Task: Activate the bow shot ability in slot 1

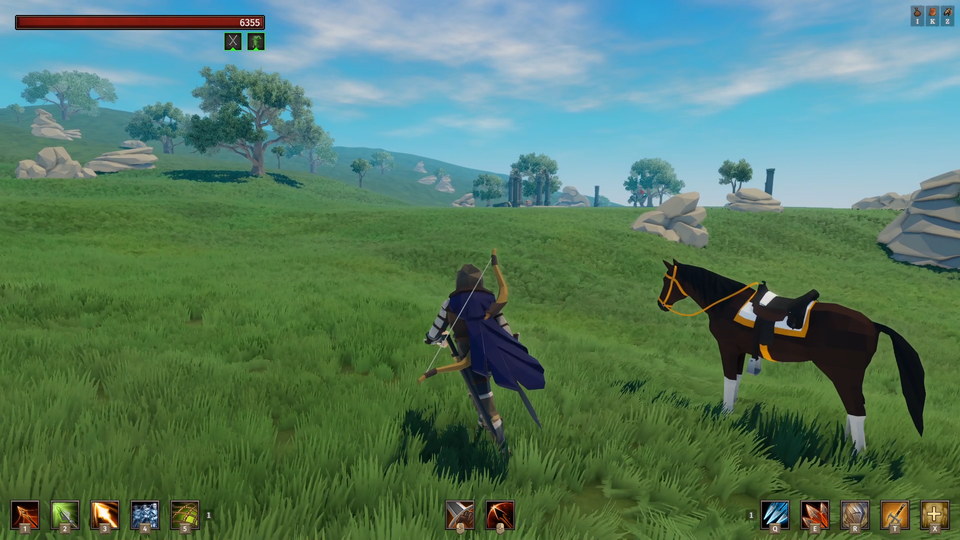Action: click(25, 514)
